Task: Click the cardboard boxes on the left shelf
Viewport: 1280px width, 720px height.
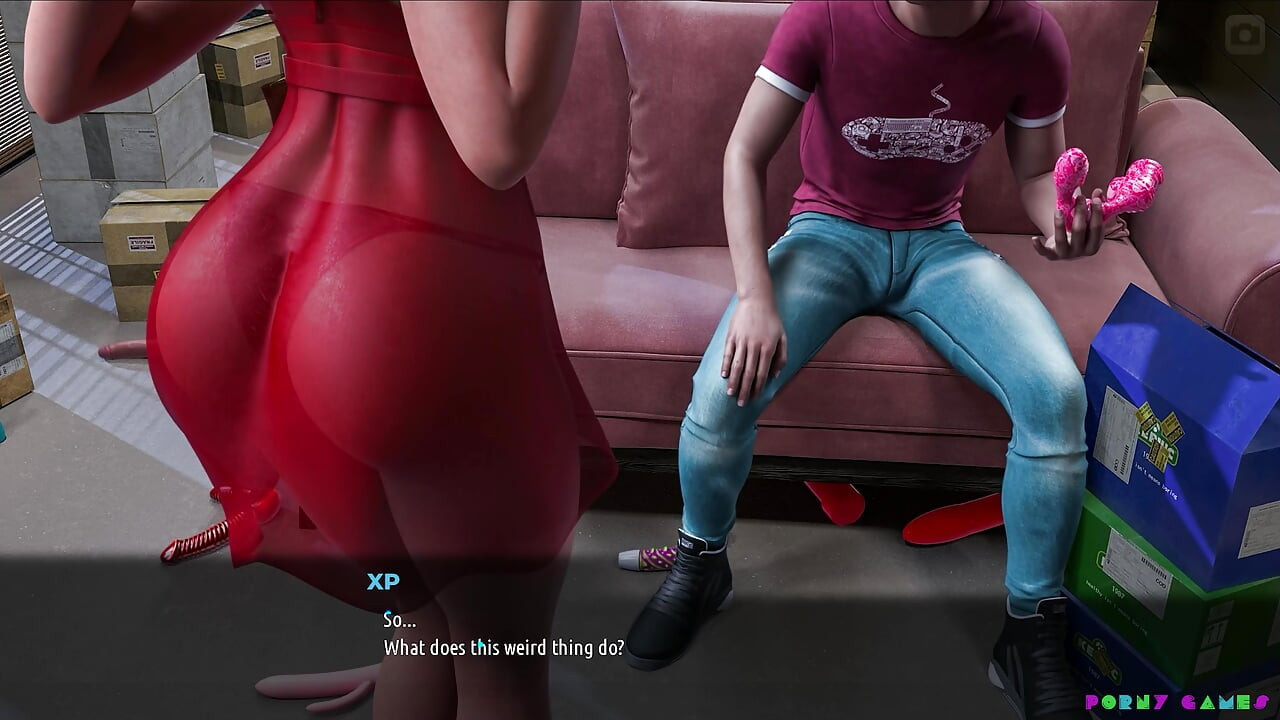Action: [150, 120]
